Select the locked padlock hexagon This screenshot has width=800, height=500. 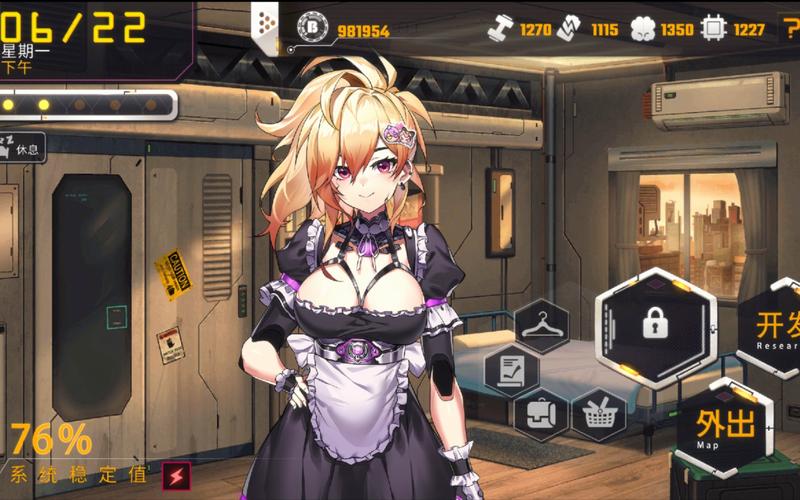coord(655,325)
